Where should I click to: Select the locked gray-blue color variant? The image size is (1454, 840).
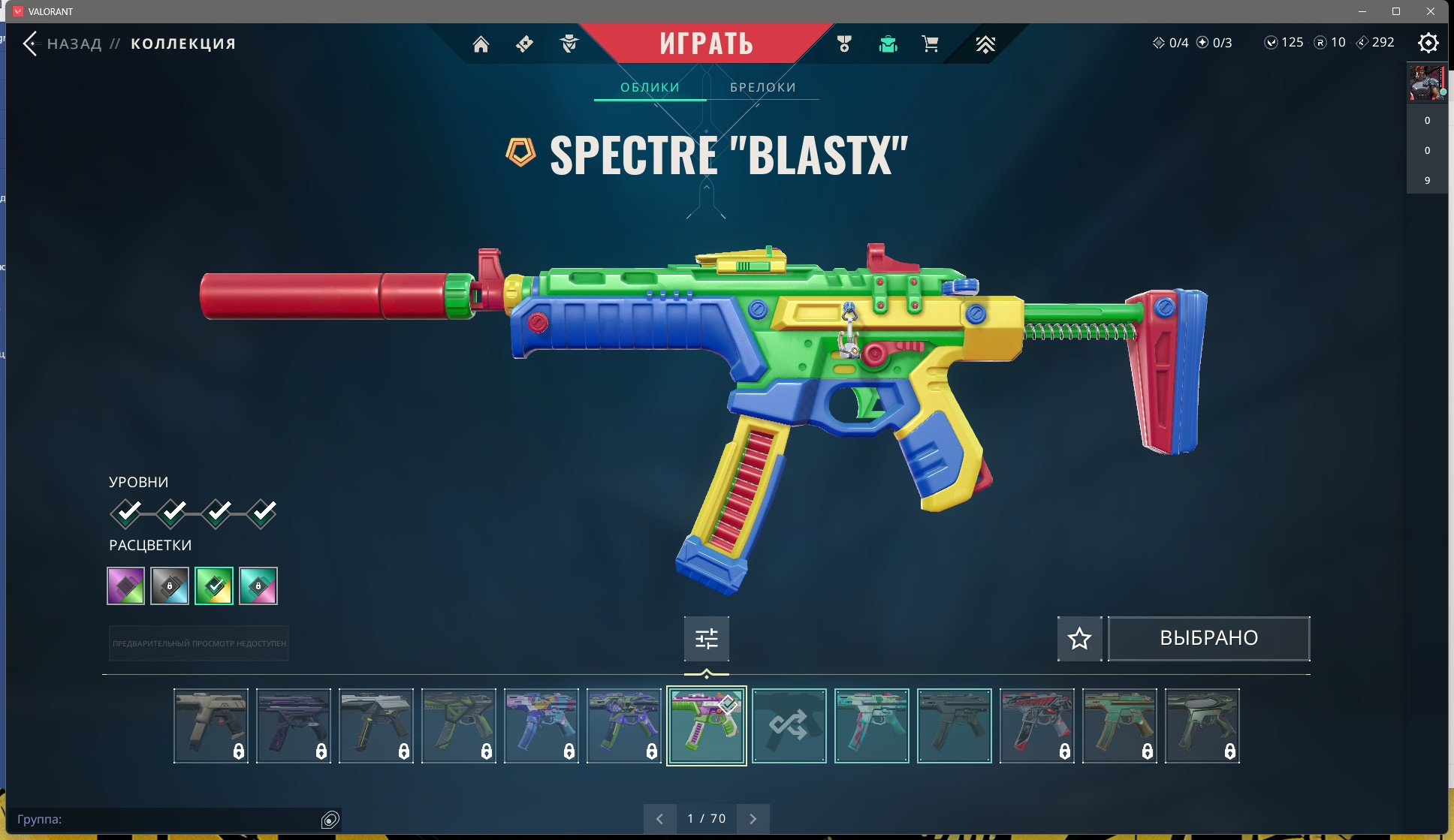pyautogui.click(x=170, y=586)
